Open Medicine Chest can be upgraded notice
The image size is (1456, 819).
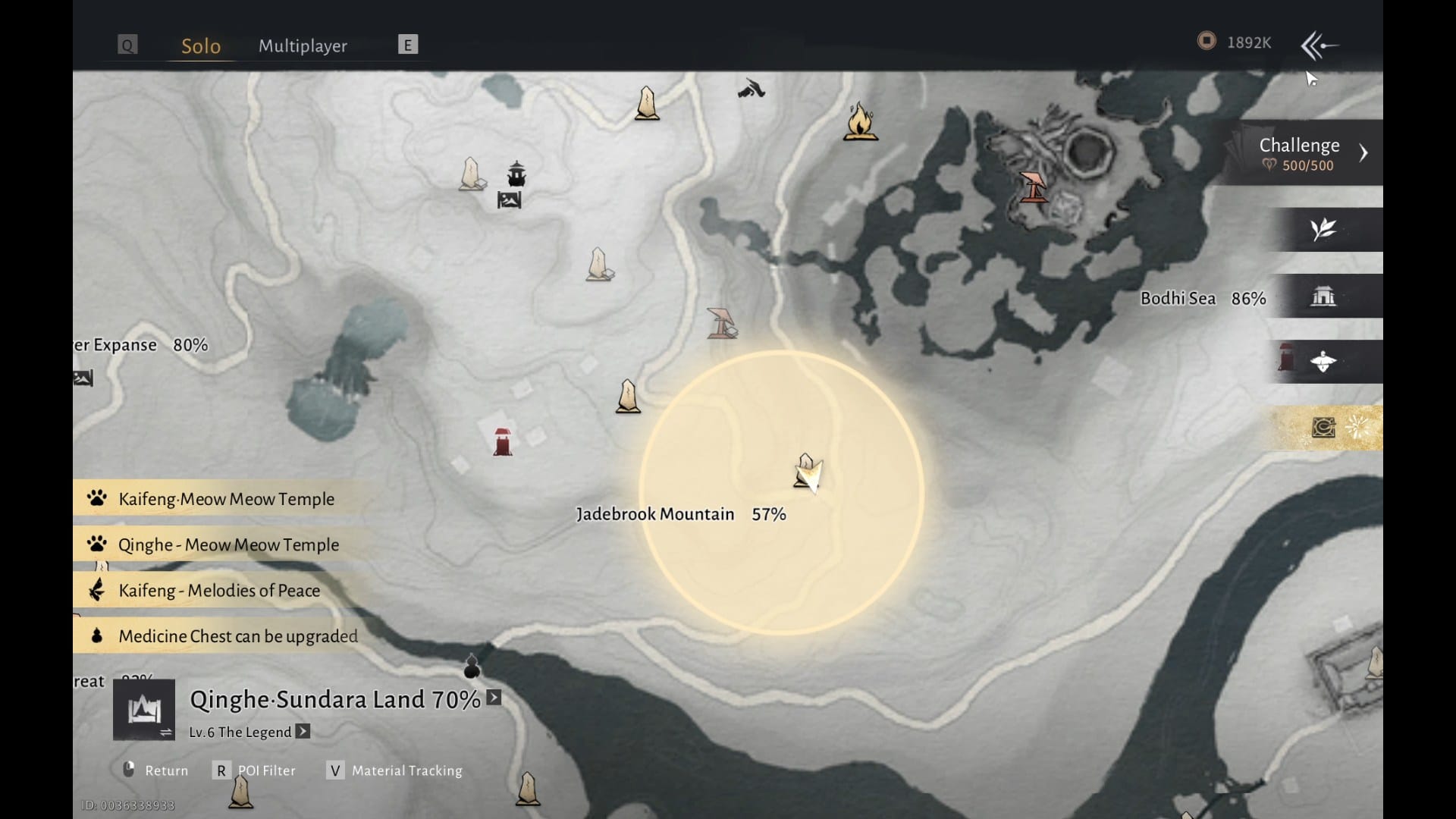point(237,635)
